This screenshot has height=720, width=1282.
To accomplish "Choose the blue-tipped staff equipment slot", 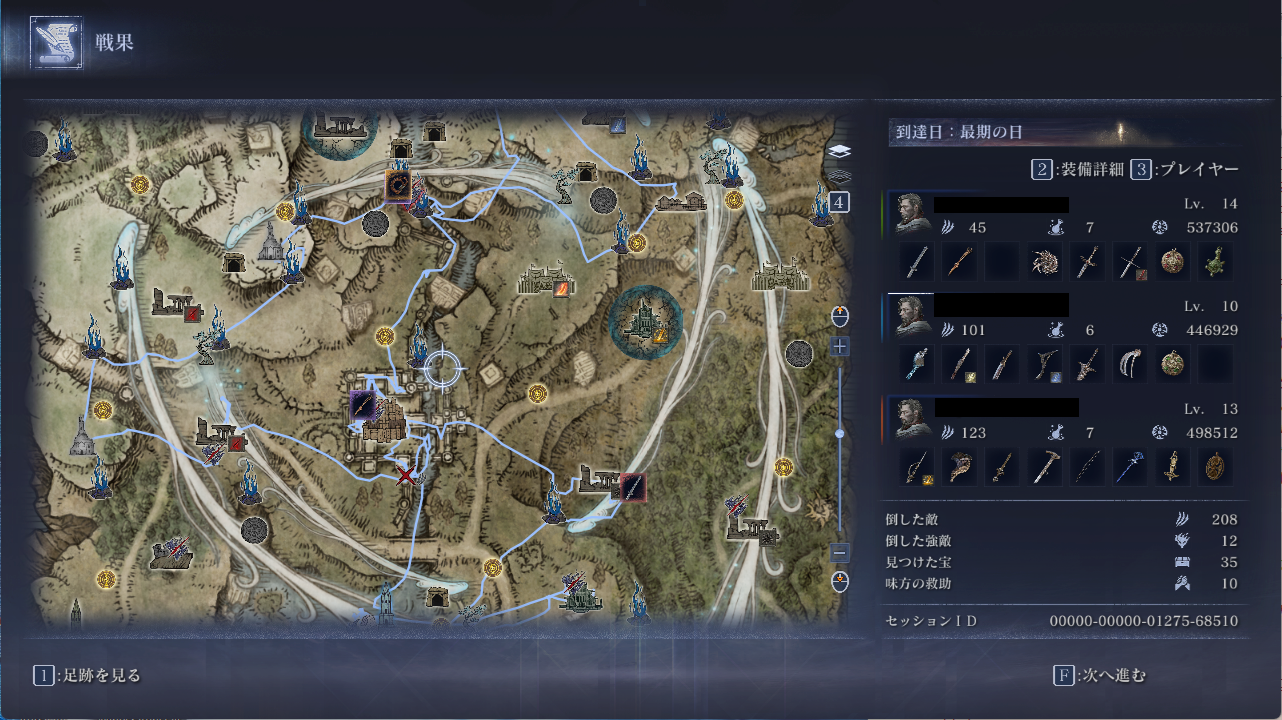I will tap(1130, 467).
